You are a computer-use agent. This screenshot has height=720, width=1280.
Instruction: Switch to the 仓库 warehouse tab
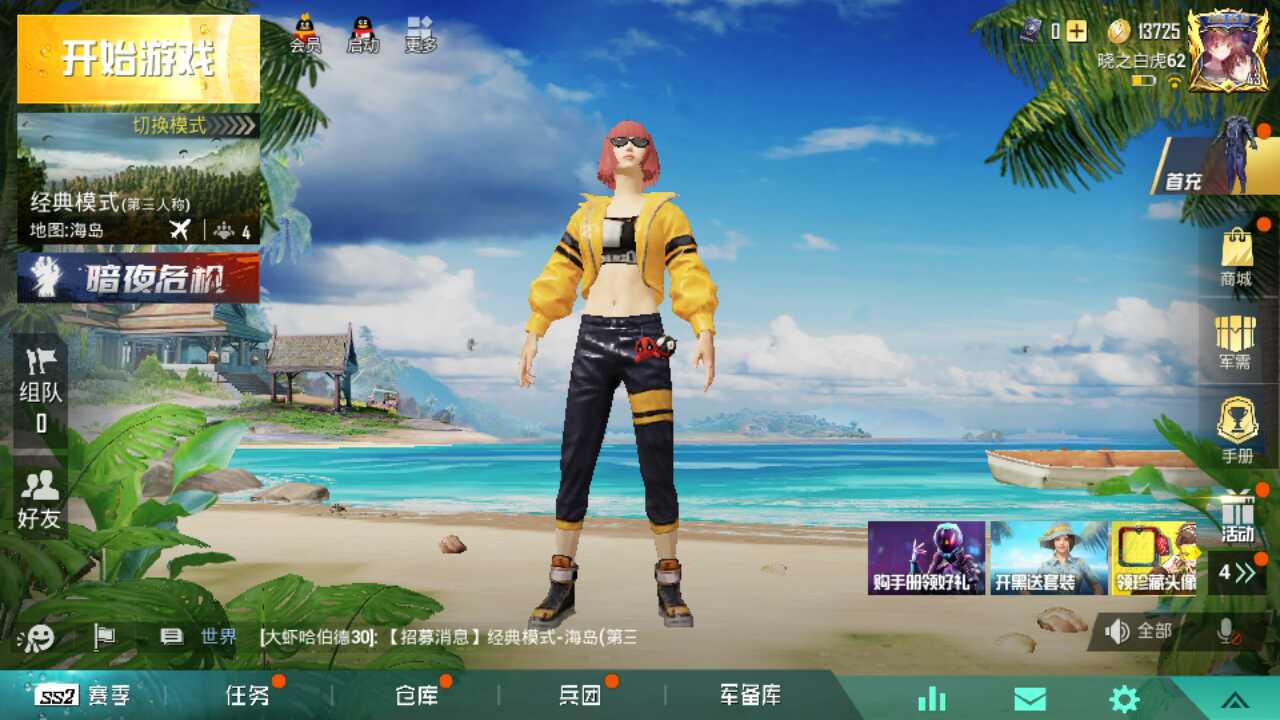click(418, 696)
